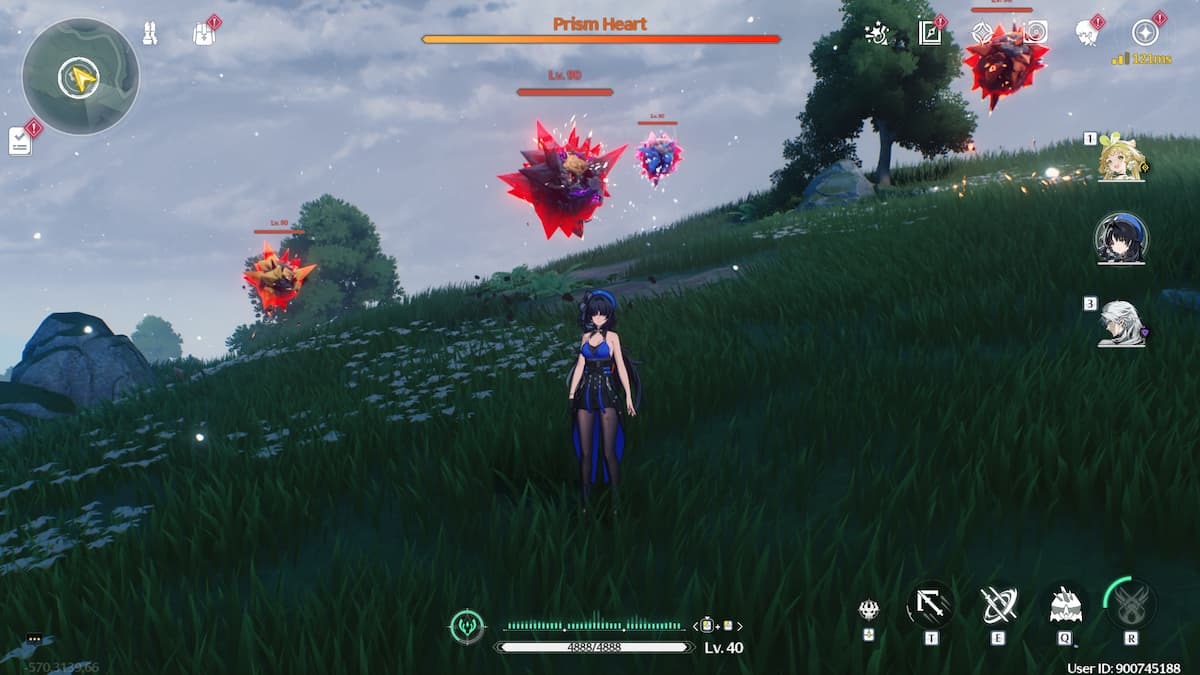Open the circular minimap
The width and height of the screenshot is (1200, 675).
80,76
